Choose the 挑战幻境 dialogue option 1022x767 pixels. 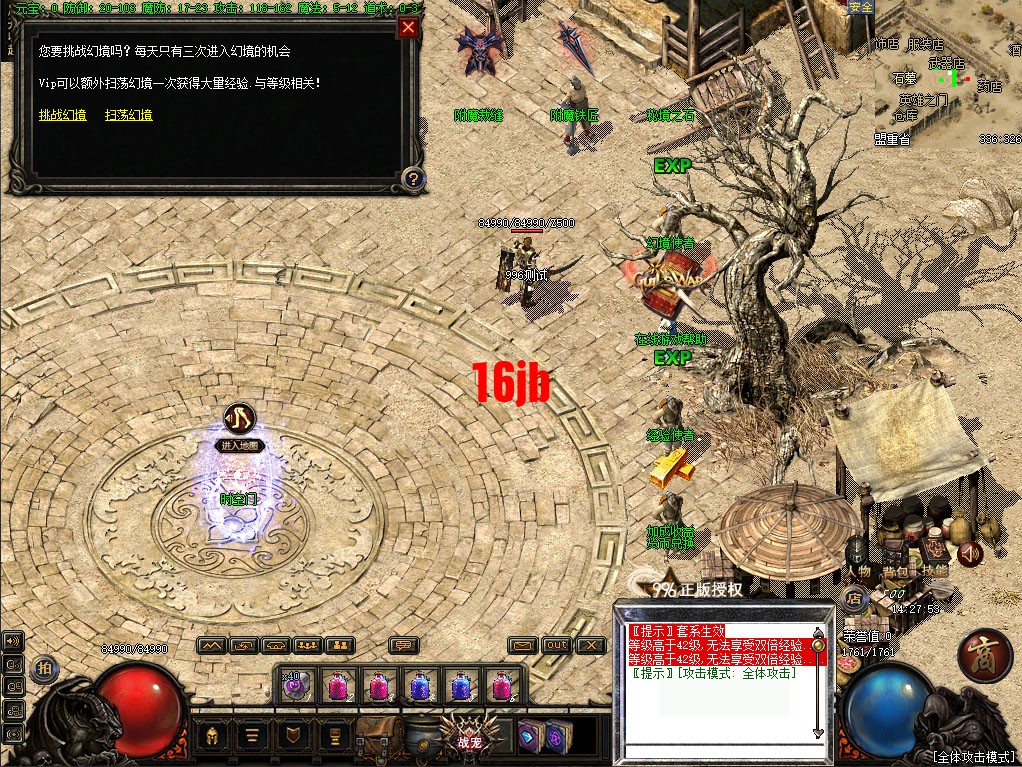tap(62, 116)
